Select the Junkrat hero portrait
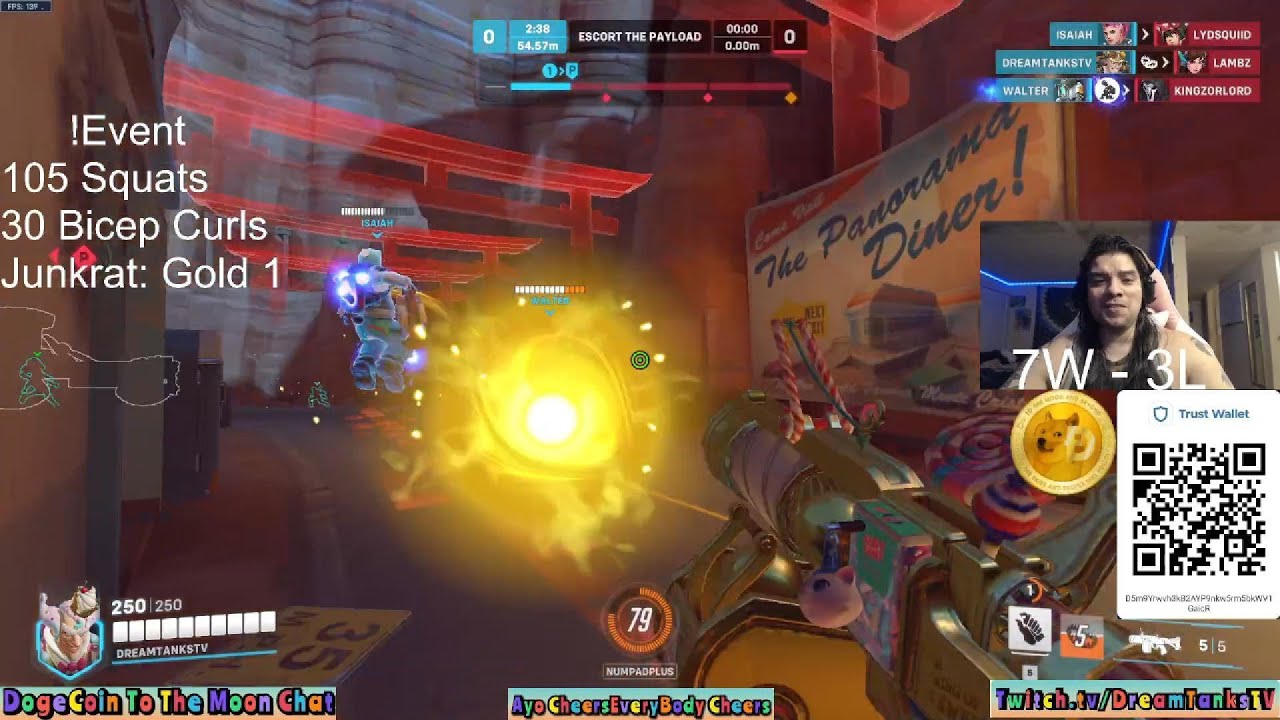Image resolution: width=1280 pixels, height=720 pixels. click(x=68, y=628)
